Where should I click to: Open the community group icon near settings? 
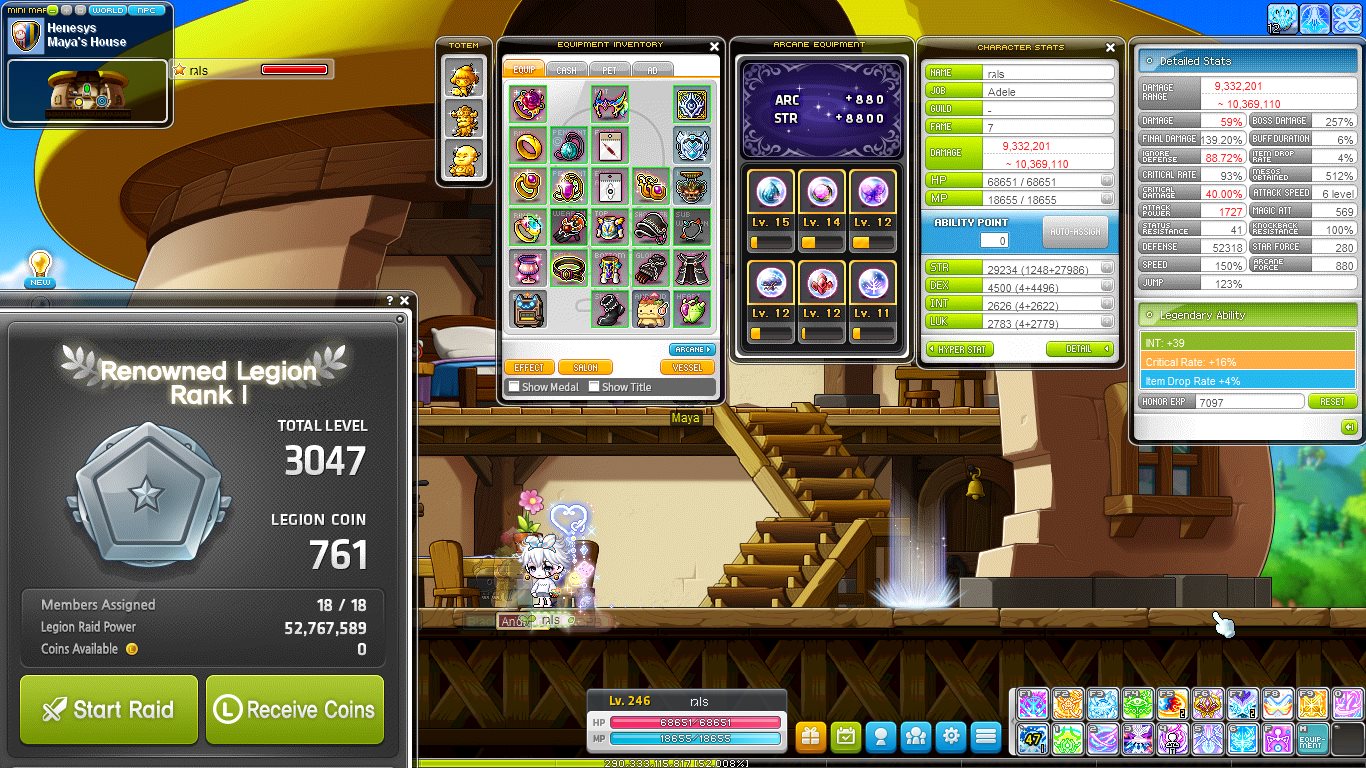click(x=916, y=737)
